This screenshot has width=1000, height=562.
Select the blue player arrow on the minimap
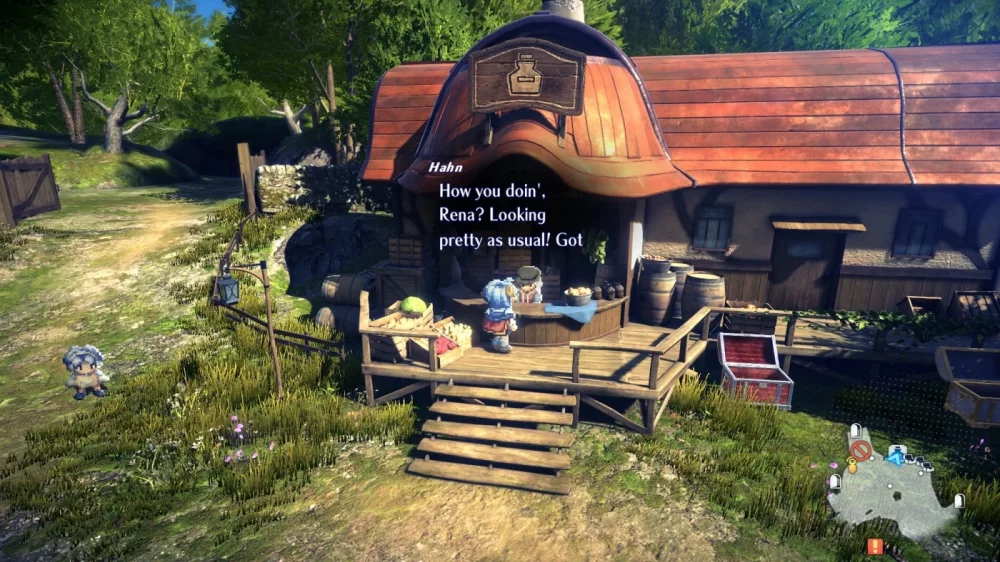click(x=897, y=457)
